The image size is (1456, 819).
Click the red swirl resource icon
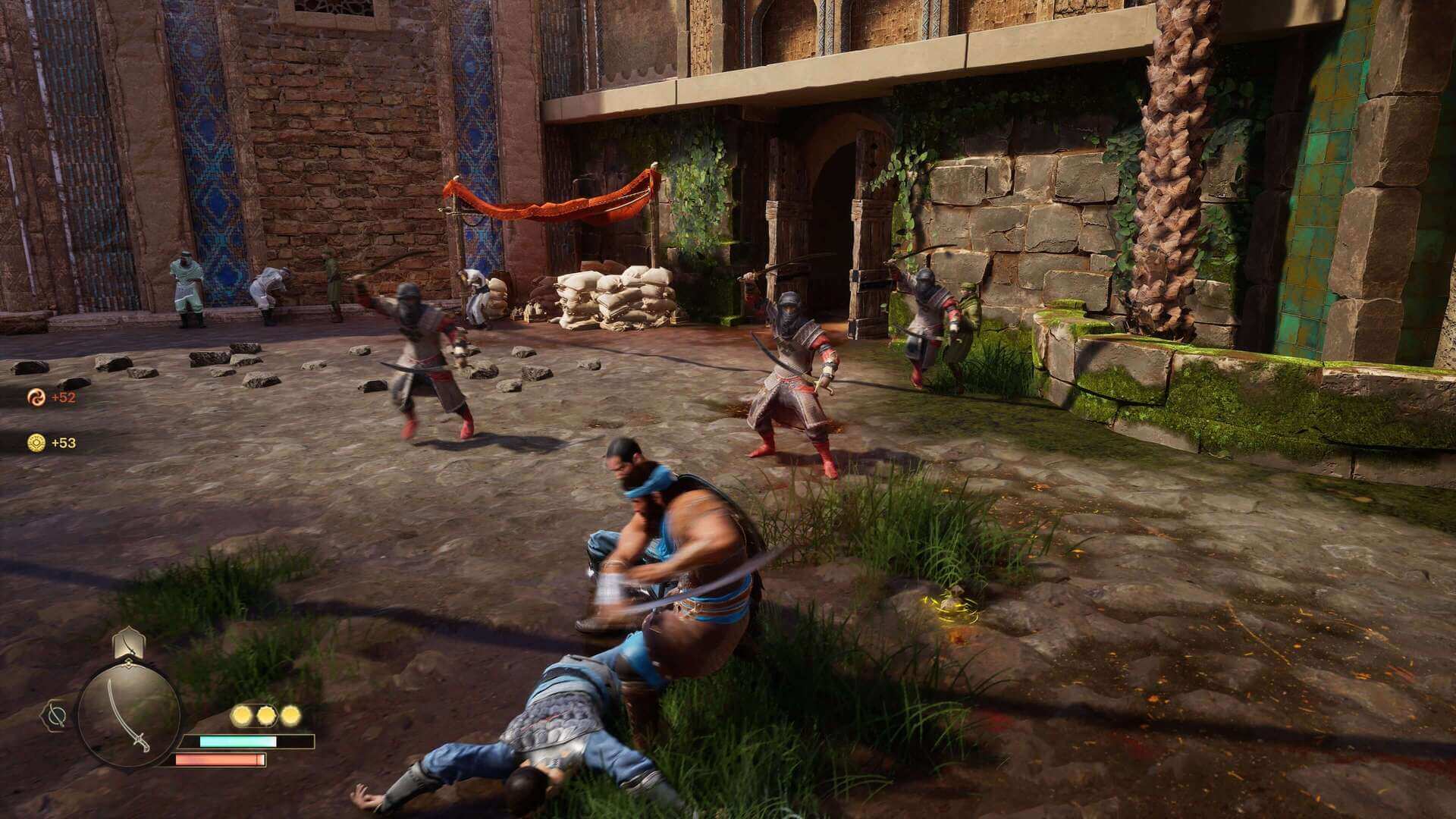click(36, 397)
